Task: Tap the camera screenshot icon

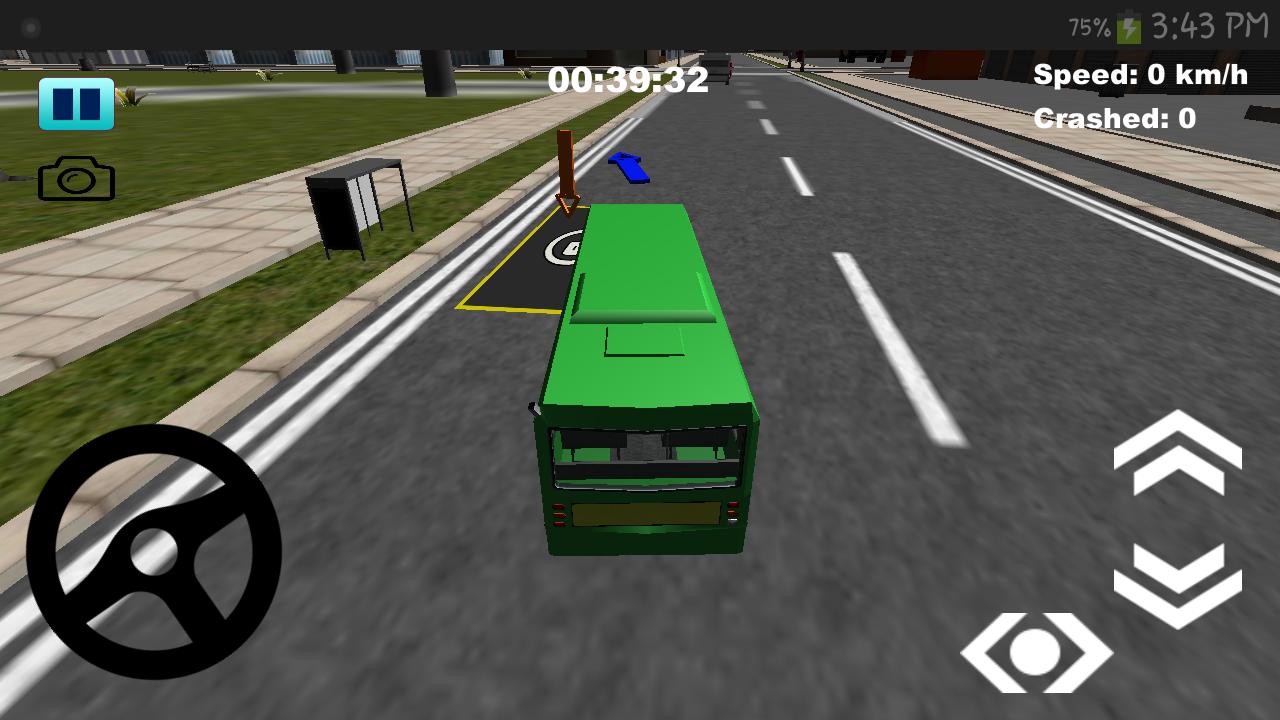Action: click(78, 178)
